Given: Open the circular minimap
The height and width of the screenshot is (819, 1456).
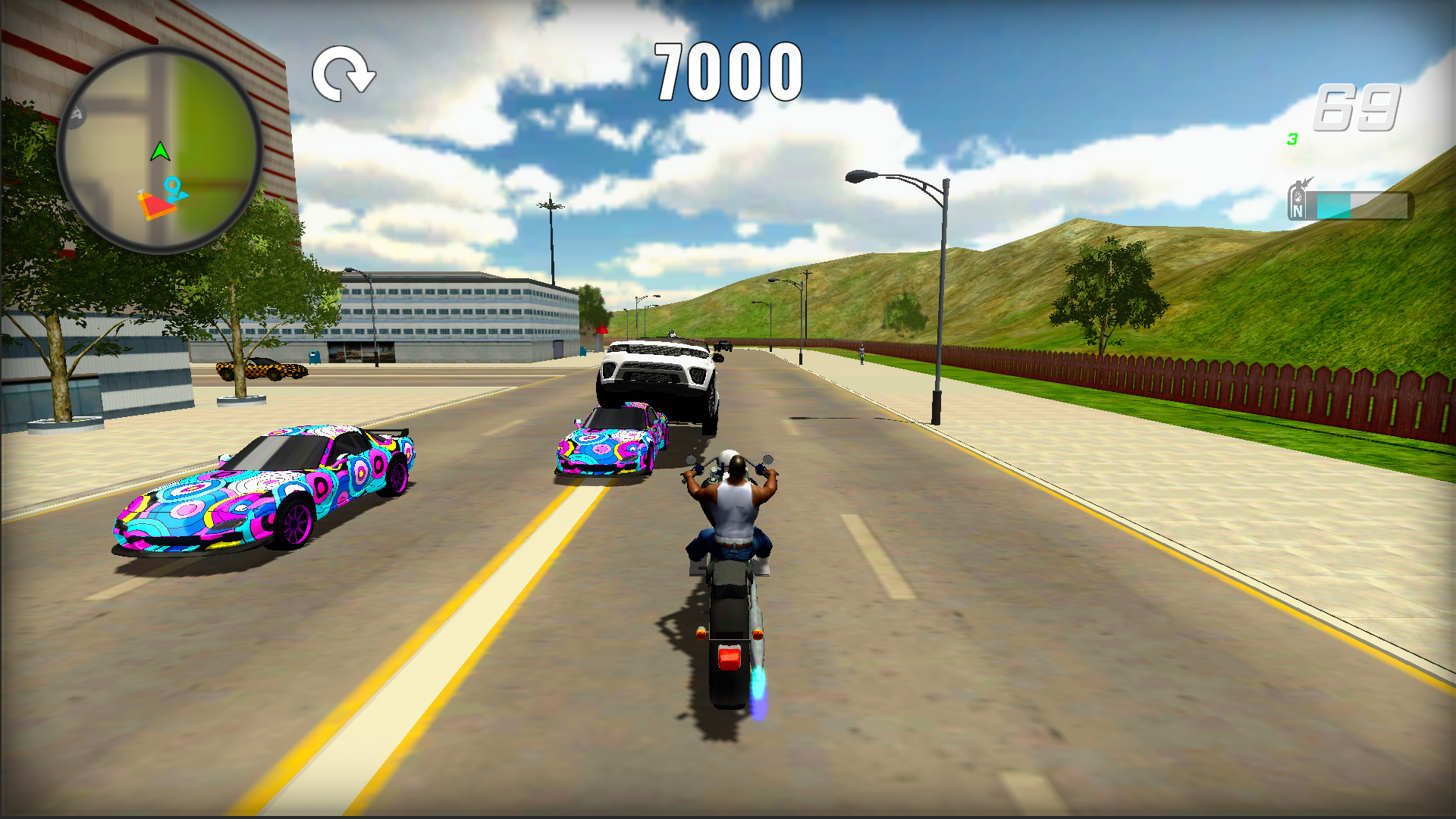Looking at the screenshot, I should coord(162,144).
